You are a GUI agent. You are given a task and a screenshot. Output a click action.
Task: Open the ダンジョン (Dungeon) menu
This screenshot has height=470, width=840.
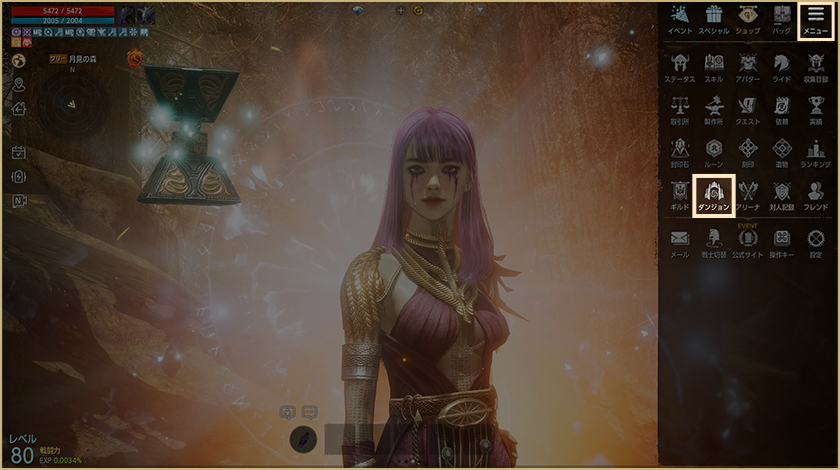point(714,194)
